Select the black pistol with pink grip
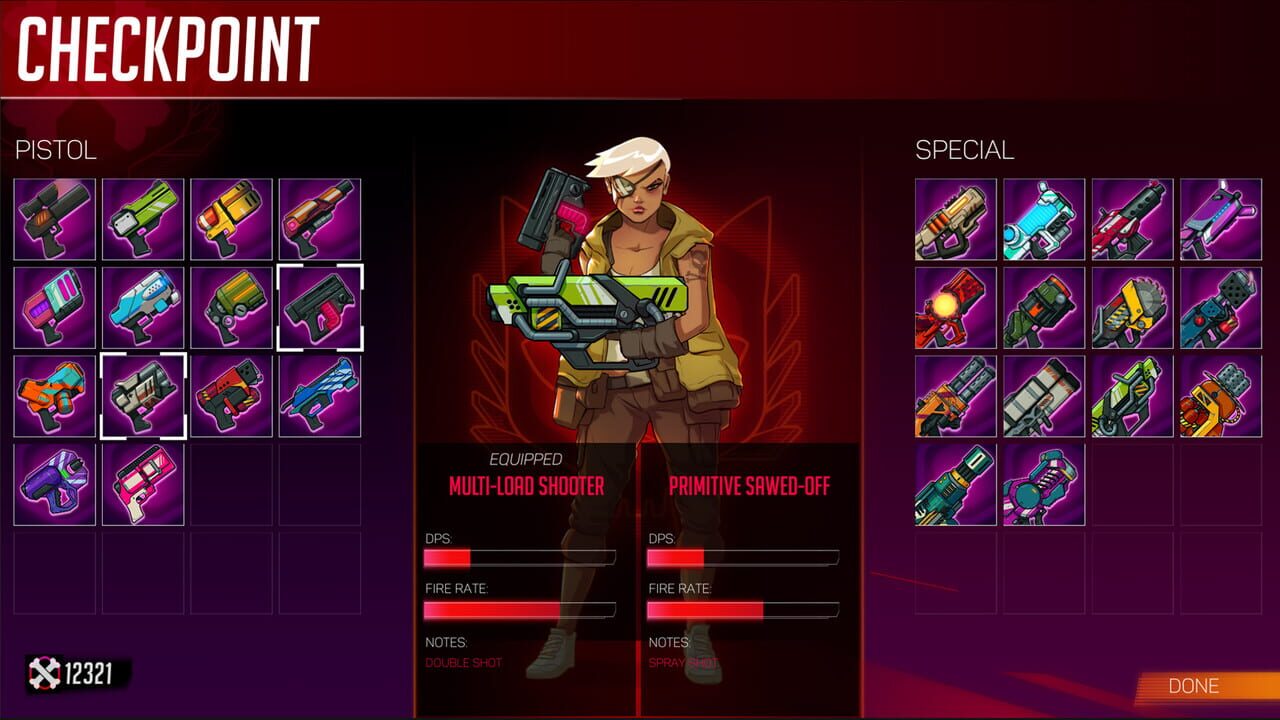1280x720 pixels. (319, 308)
